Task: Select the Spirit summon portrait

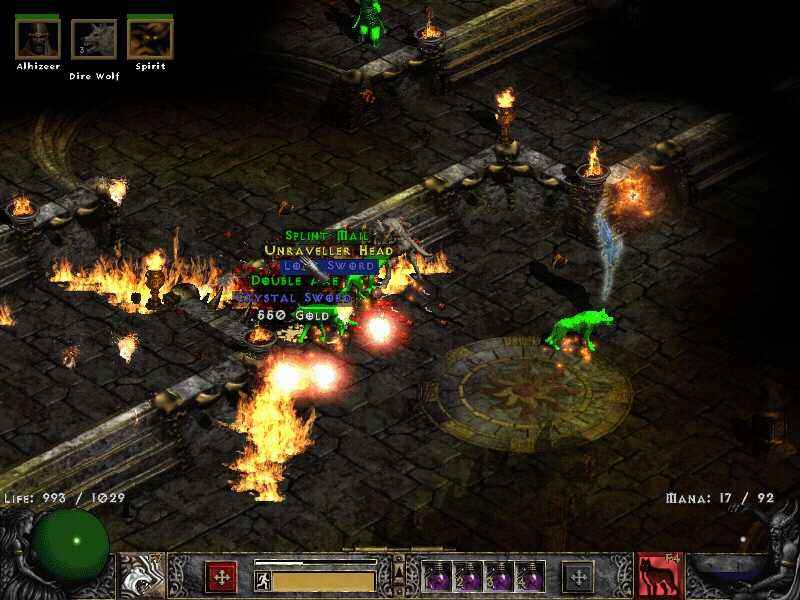Action: pyautogui.click(x=150, y=40)
